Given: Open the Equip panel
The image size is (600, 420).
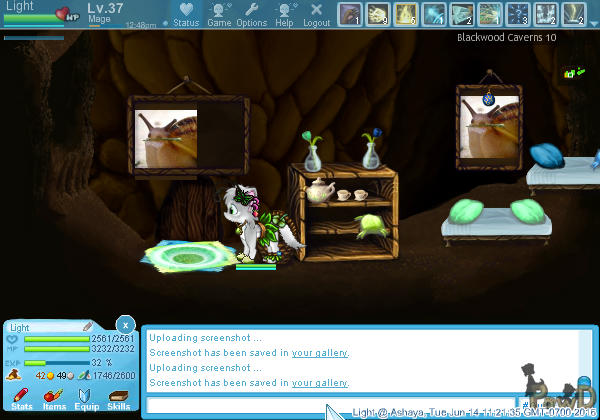Looking at the screenshot, I should pos(86,400).
